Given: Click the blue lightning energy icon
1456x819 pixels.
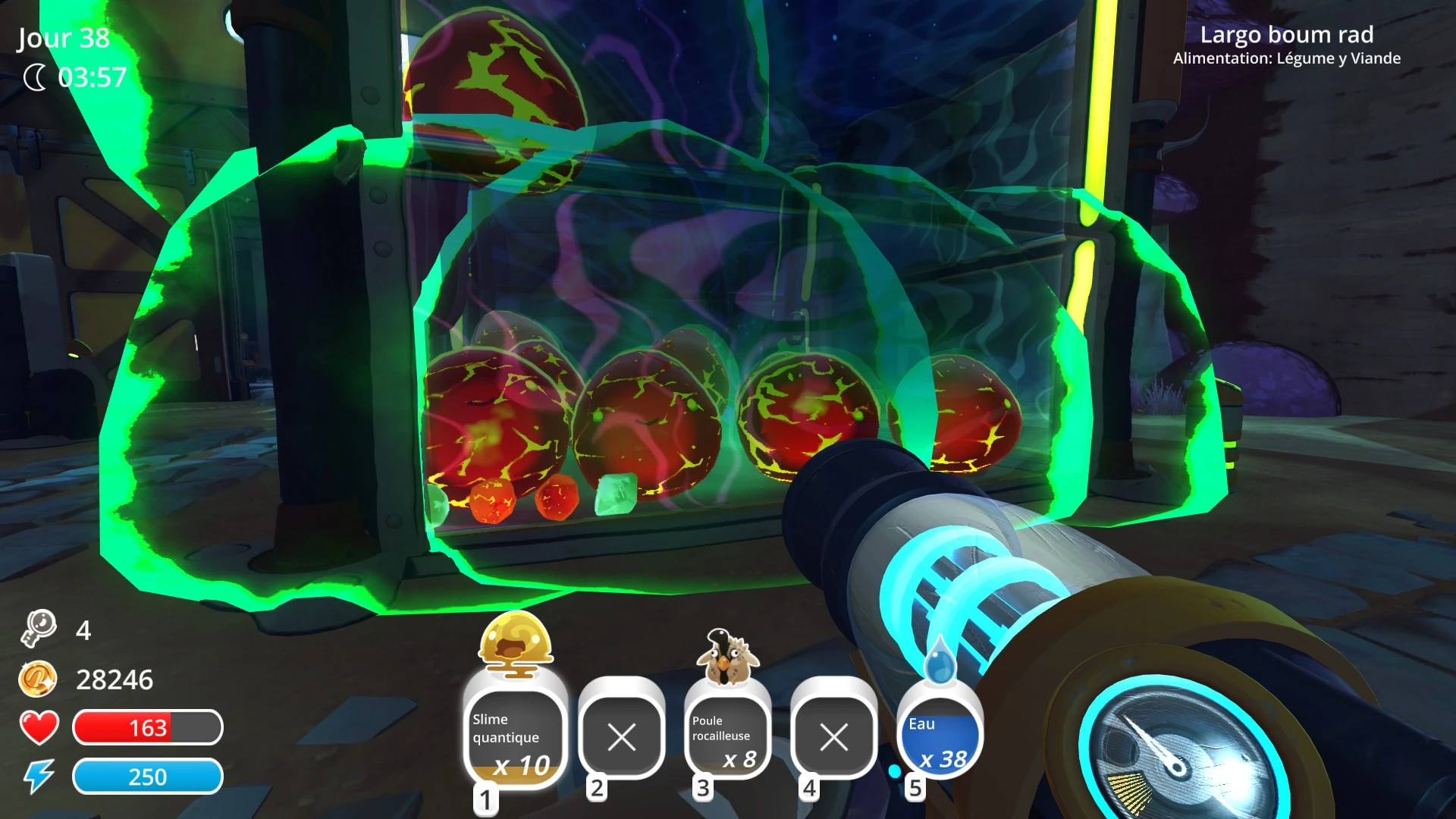Looking at the screenshot, I should point(39,777).
